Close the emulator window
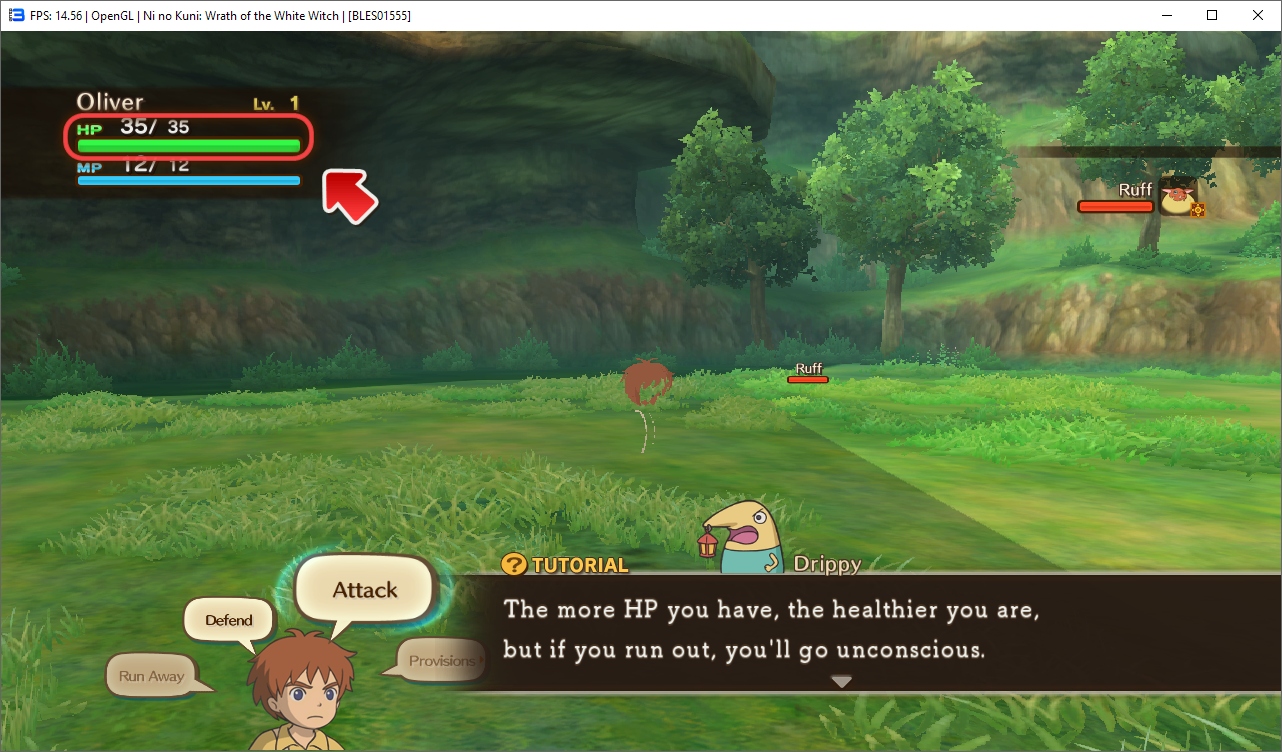 (1258, 15)
